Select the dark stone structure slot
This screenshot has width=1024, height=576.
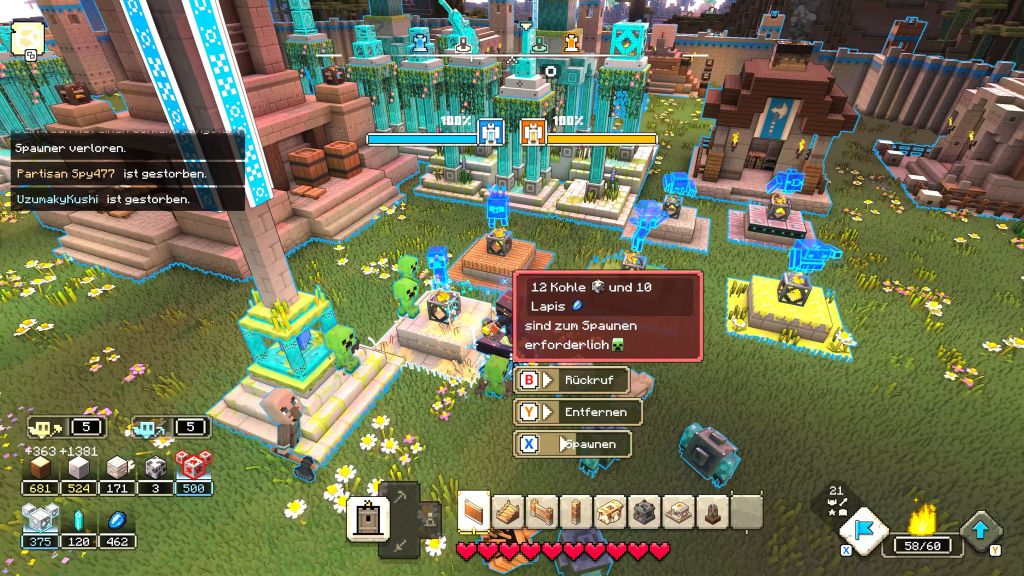(x=644, y=512)
